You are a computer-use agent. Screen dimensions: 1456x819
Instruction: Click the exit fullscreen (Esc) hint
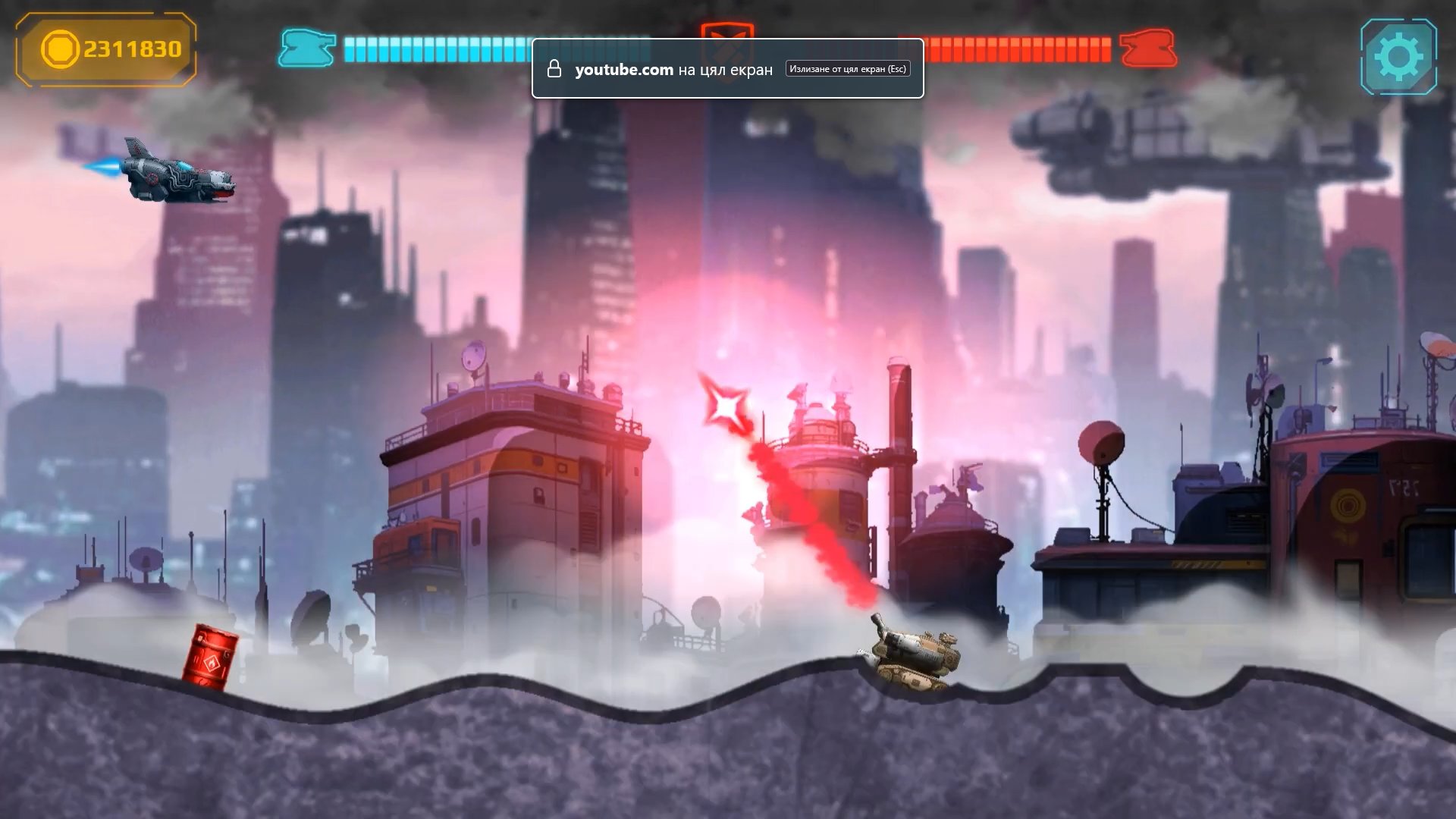tap(847, 69)
